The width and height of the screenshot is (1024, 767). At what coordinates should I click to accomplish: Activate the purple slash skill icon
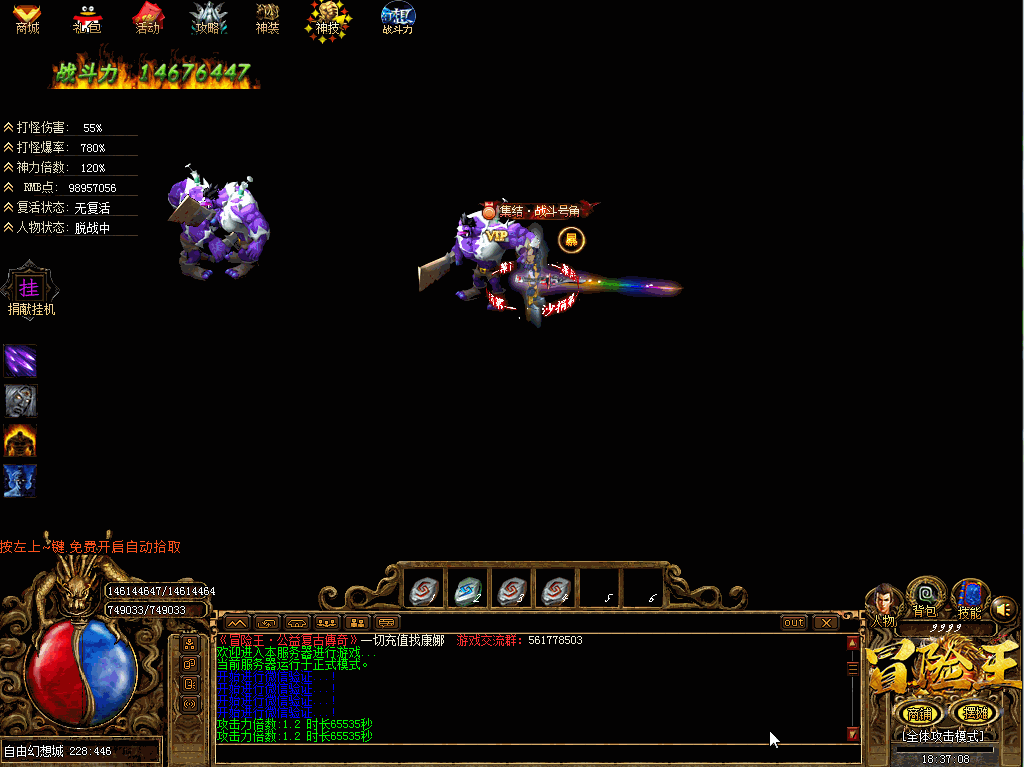click(20, 361)
